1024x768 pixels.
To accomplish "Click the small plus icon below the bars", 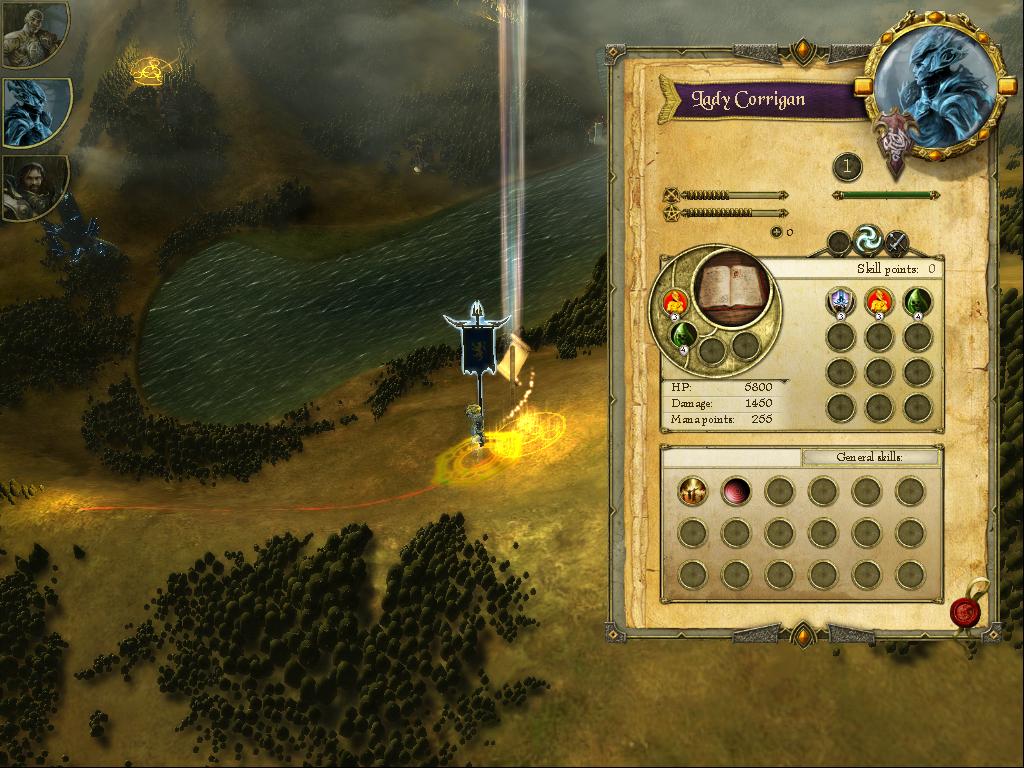I will point(775,233).
